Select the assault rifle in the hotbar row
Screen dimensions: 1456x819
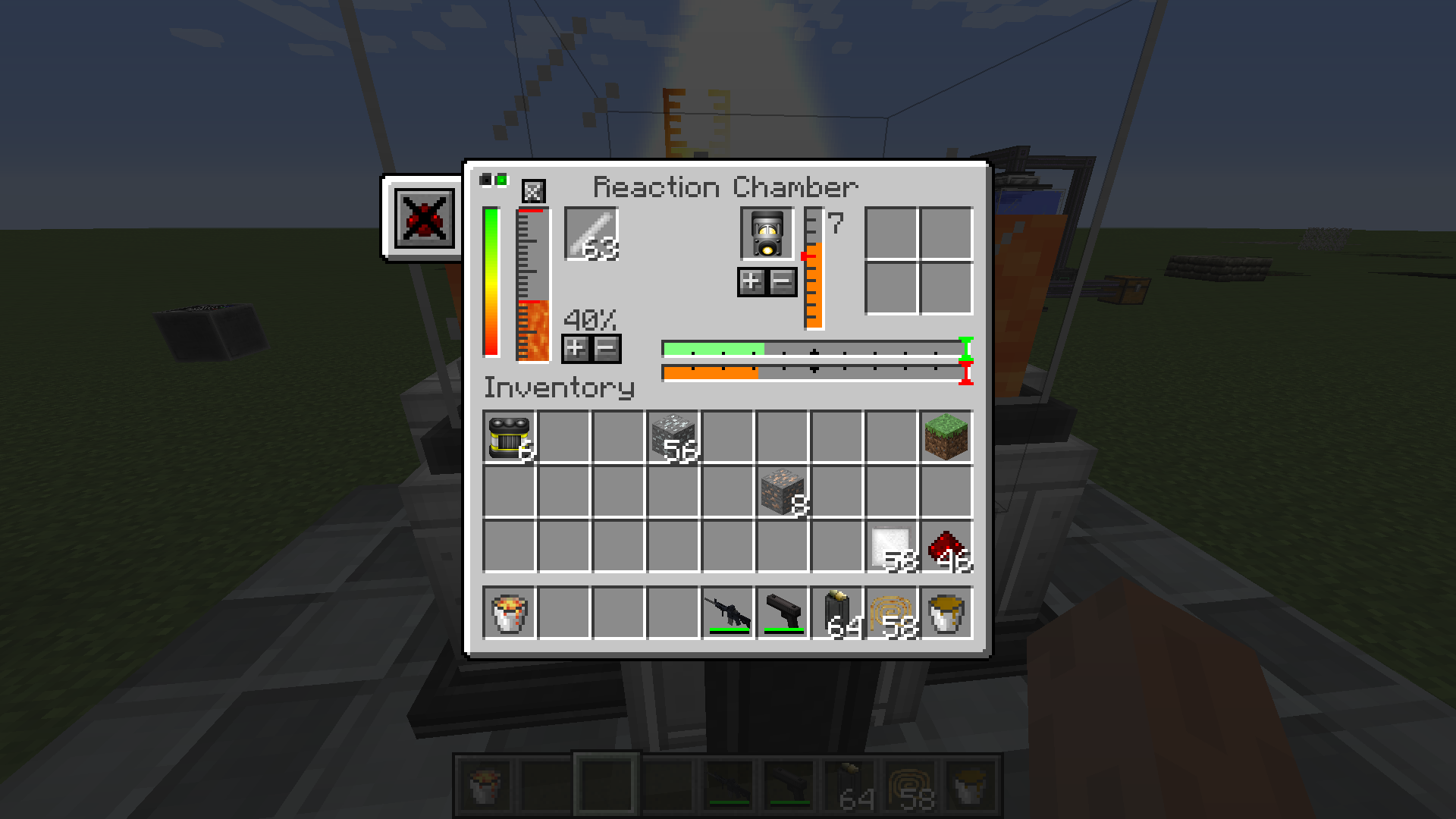[728, 613]
